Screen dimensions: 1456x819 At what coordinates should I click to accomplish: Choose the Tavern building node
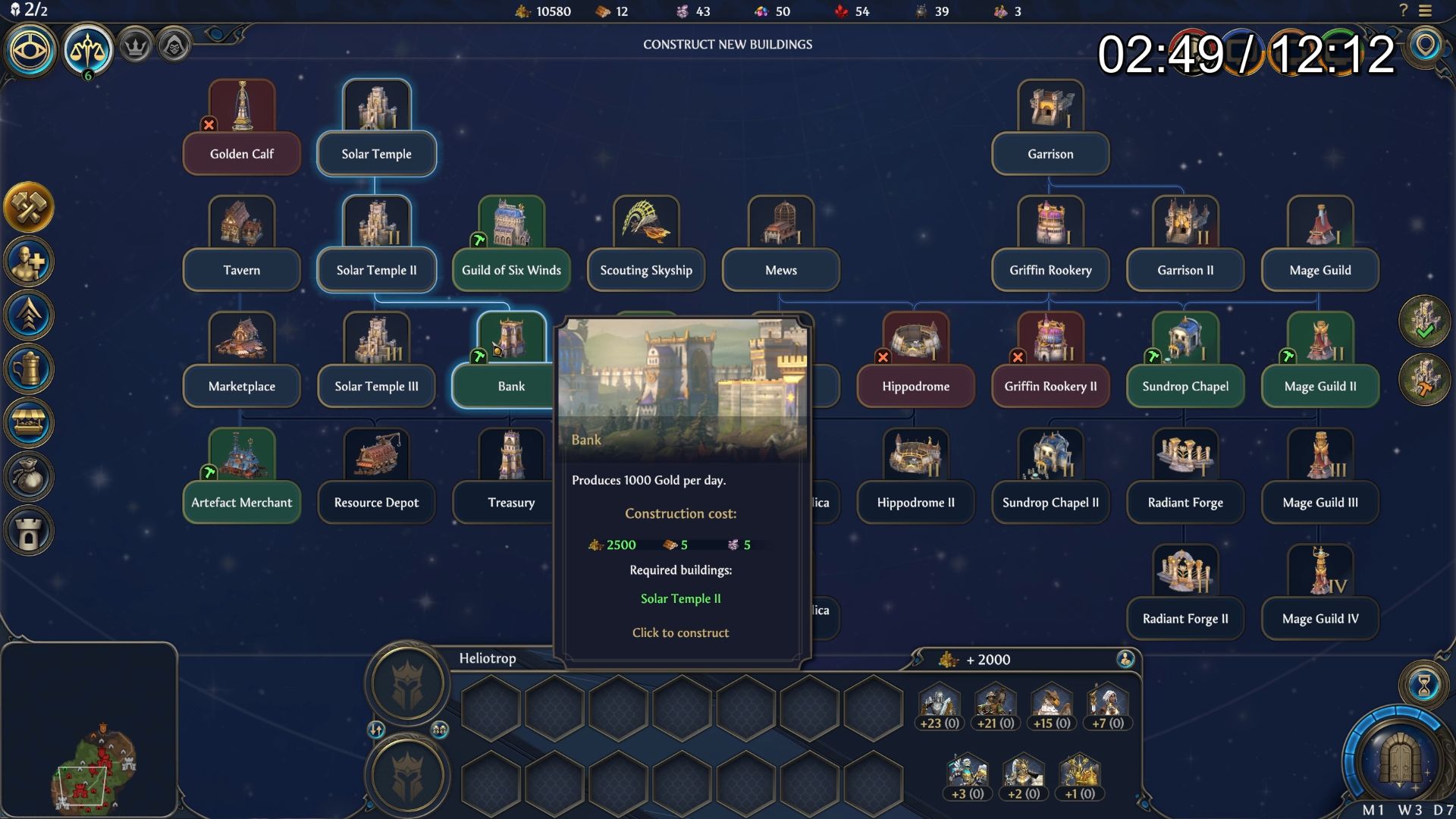coord(242,270)
